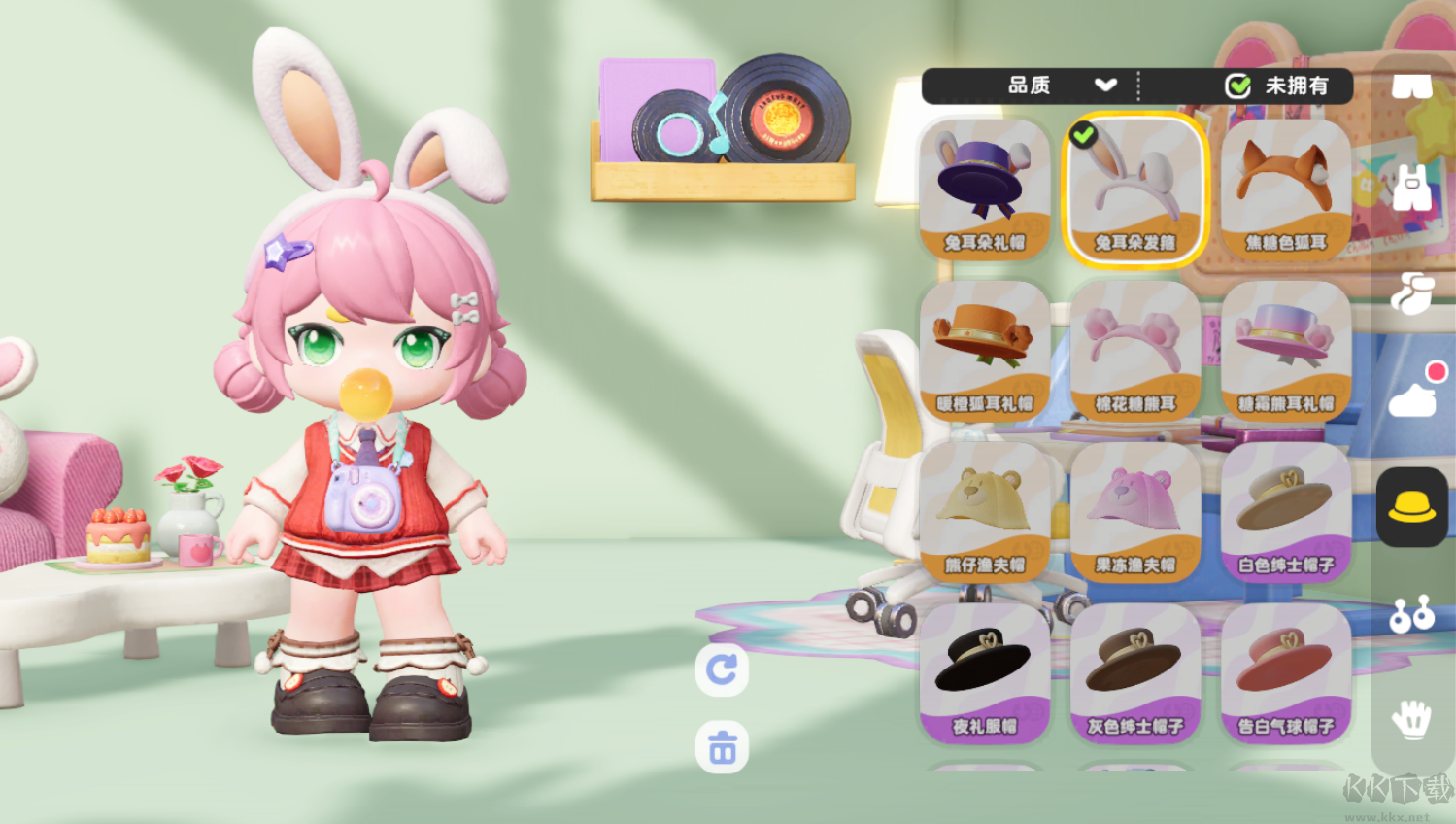Screen dimensions: 1456x824
Task: Open the gloves category tab
Action: coord(1411,720)
